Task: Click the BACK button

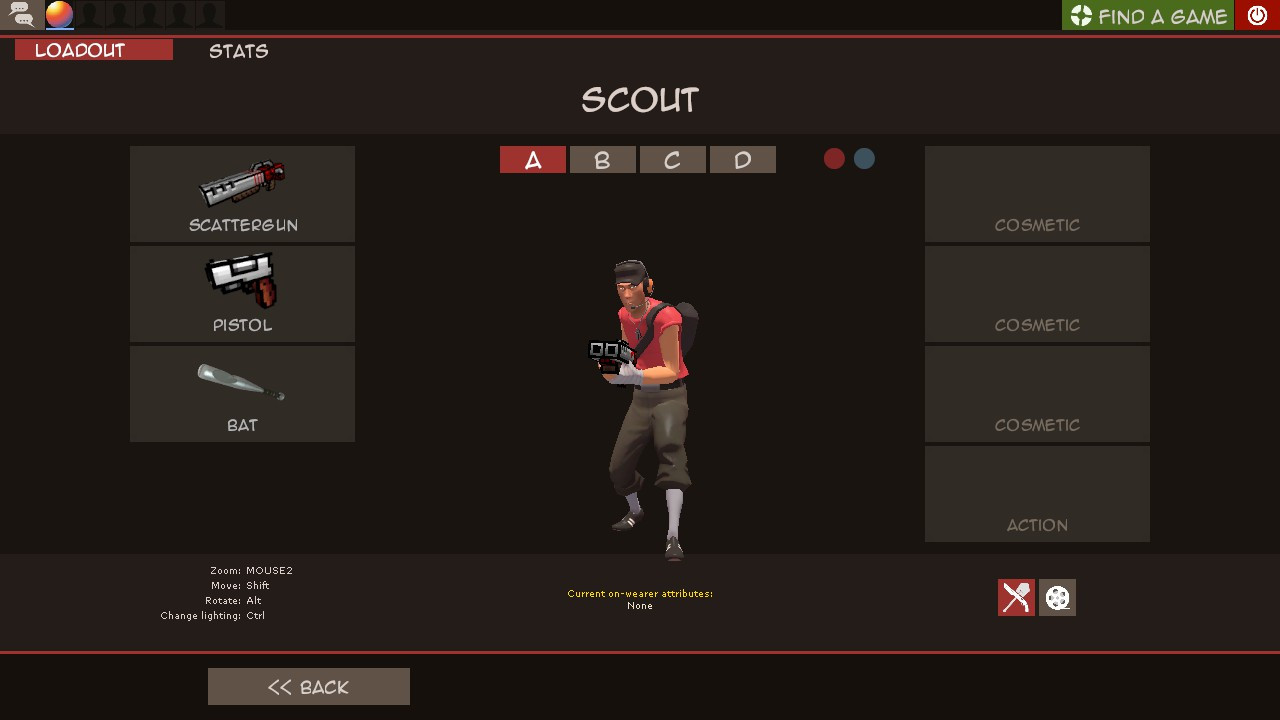Action: click(x=308, y=686)
